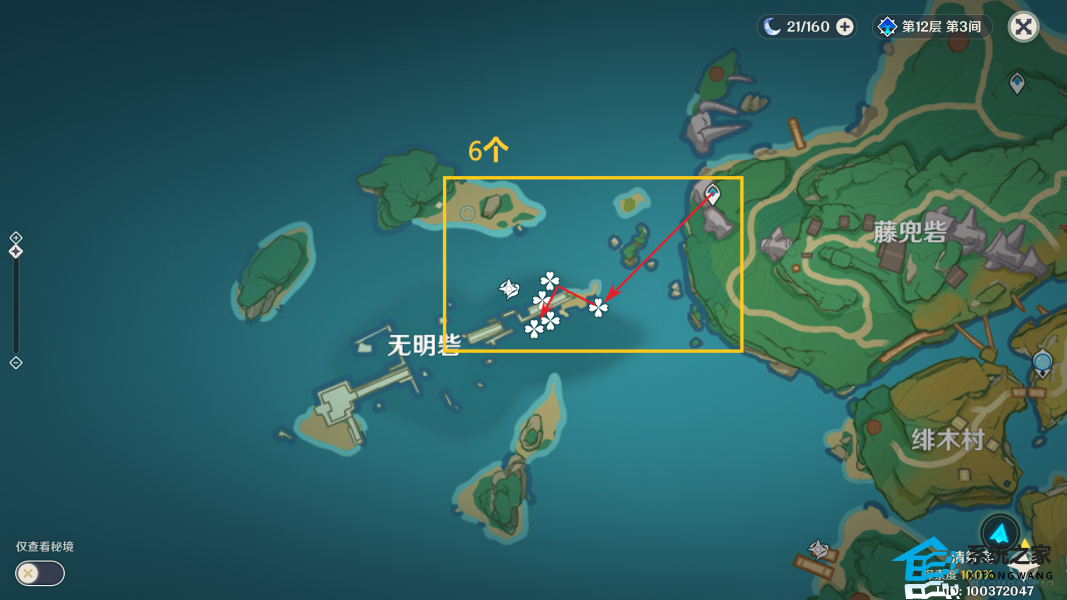
Task: Click the map zoom slider handle
Action: (16, 251)
